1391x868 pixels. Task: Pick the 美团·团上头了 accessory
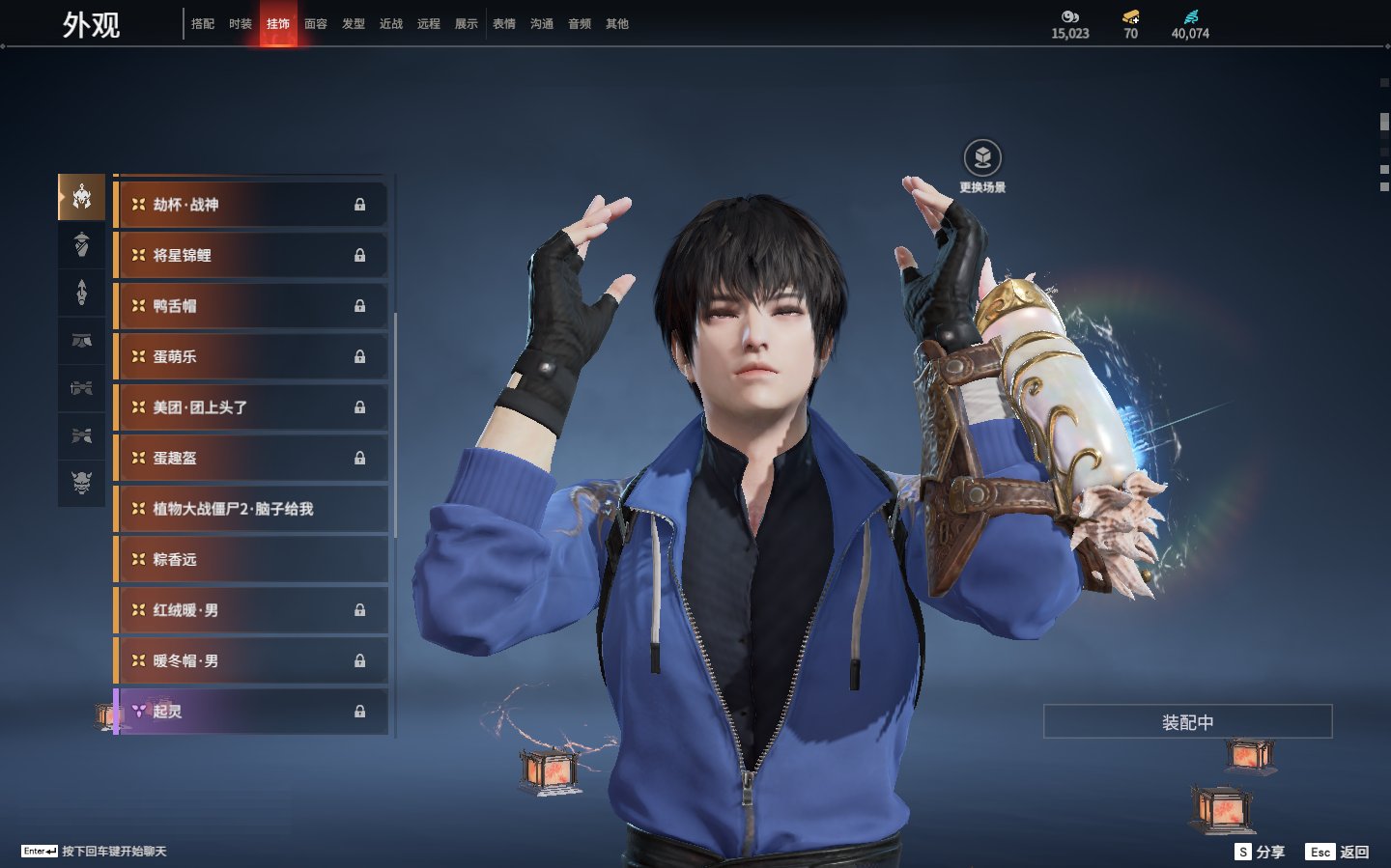click(x=251, y=407)
